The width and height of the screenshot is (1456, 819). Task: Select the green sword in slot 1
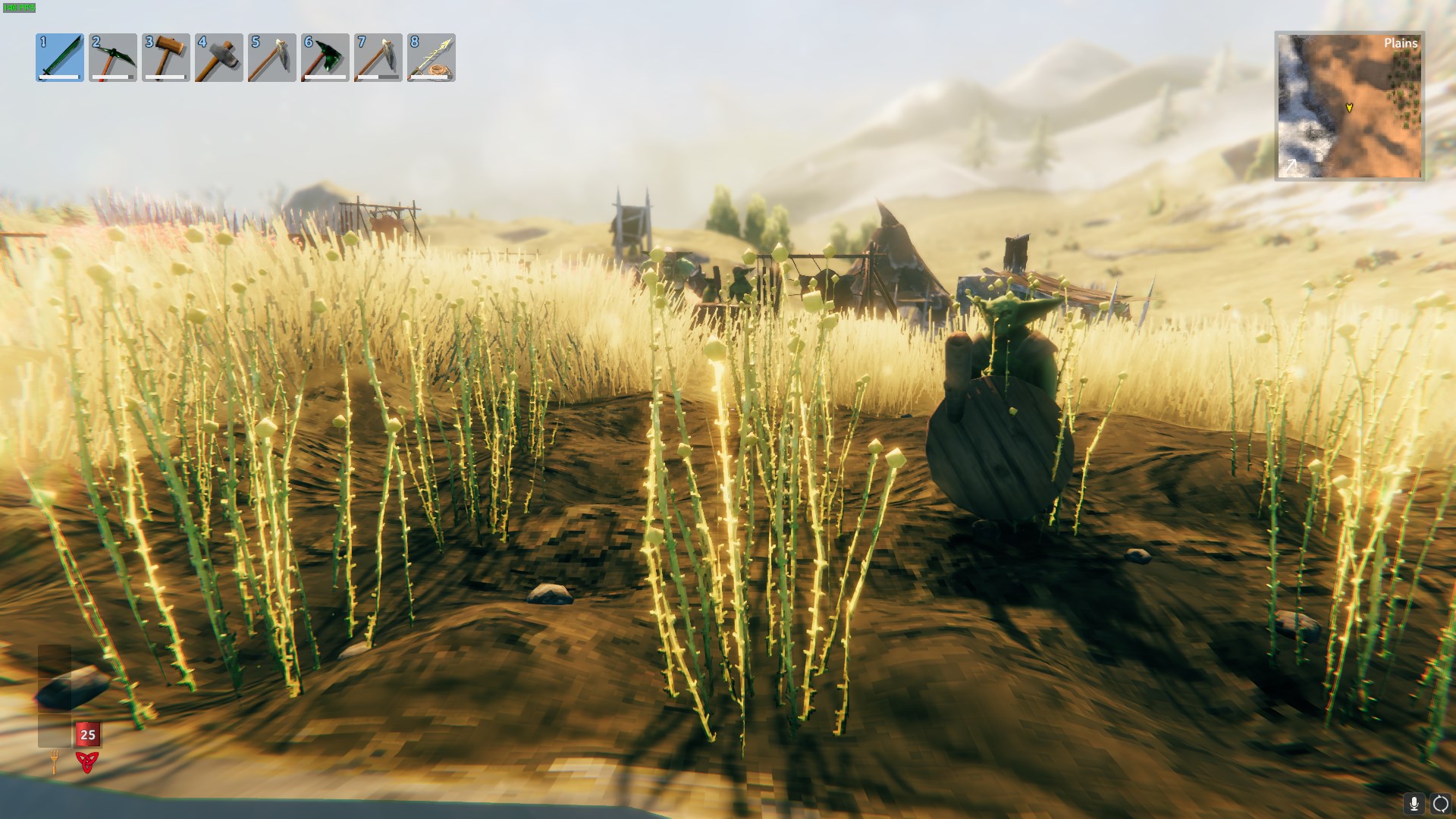tap(60, 58)
